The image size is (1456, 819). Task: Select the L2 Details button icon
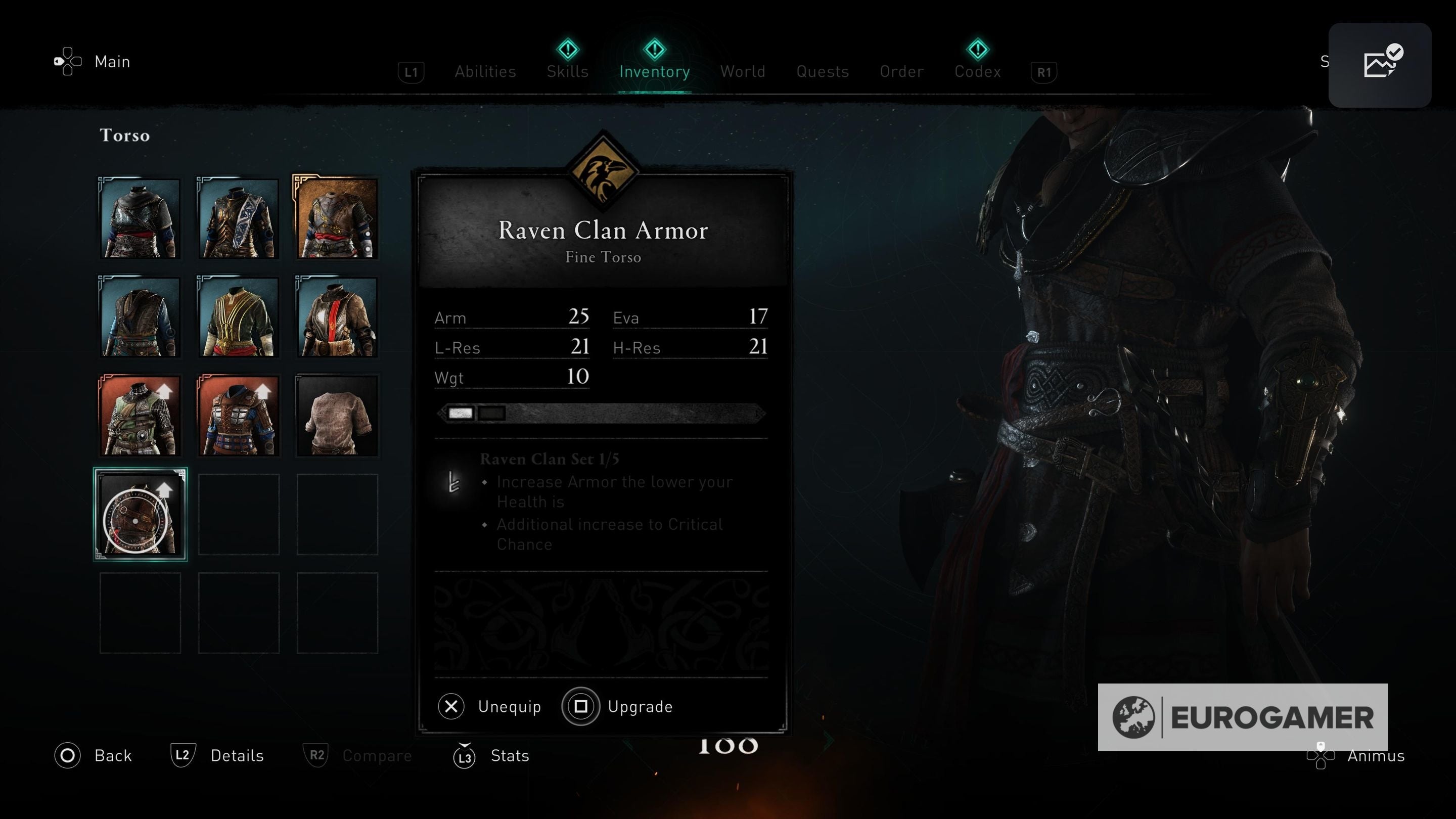click(182, 755)
